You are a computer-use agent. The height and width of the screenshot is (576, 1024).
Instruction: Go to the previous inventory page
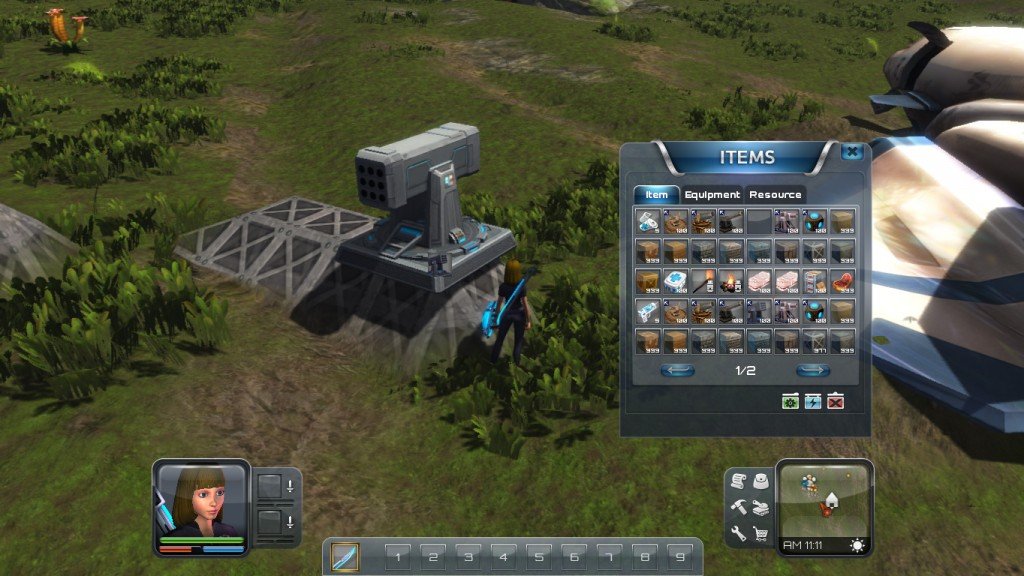[677, 371]
